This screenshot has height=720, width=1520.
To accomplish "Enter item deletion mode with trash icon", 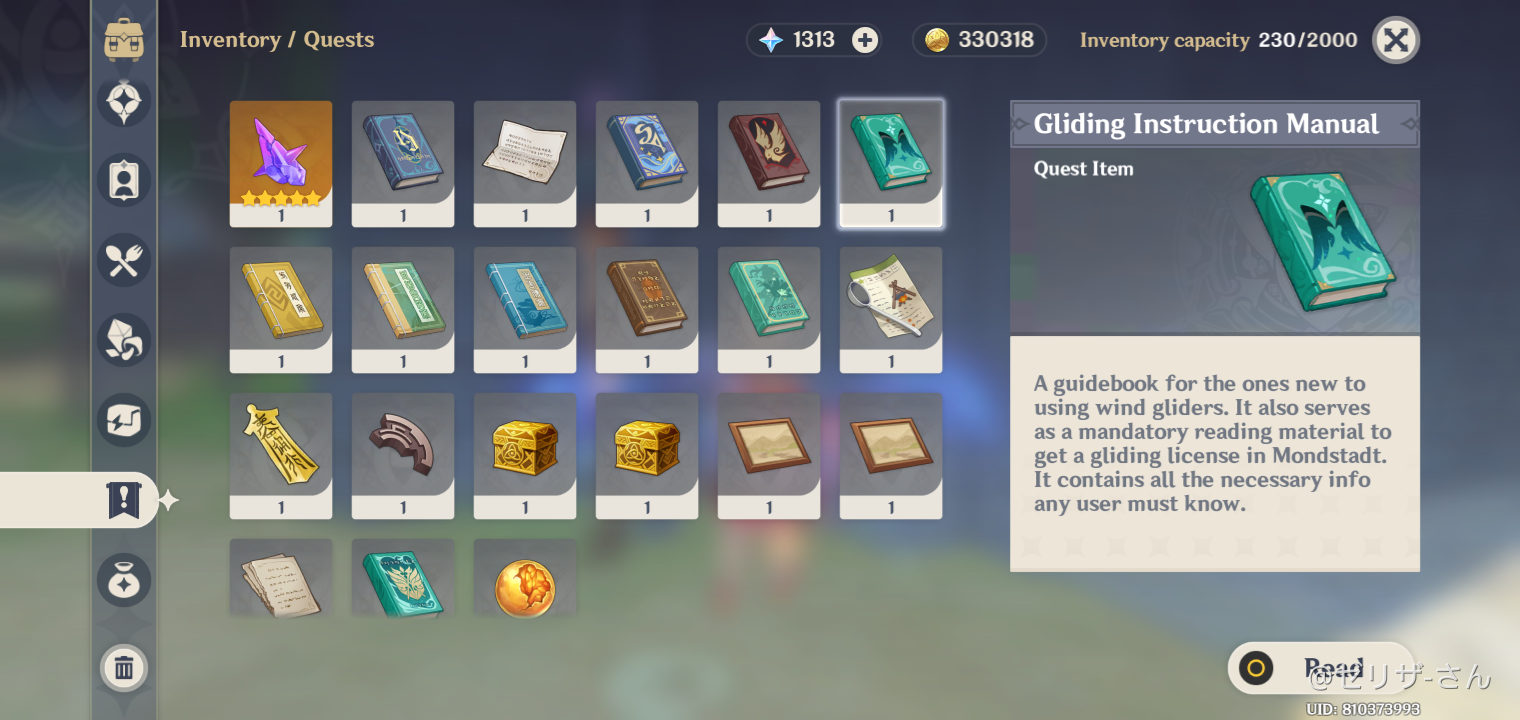I will click(123, 668).
